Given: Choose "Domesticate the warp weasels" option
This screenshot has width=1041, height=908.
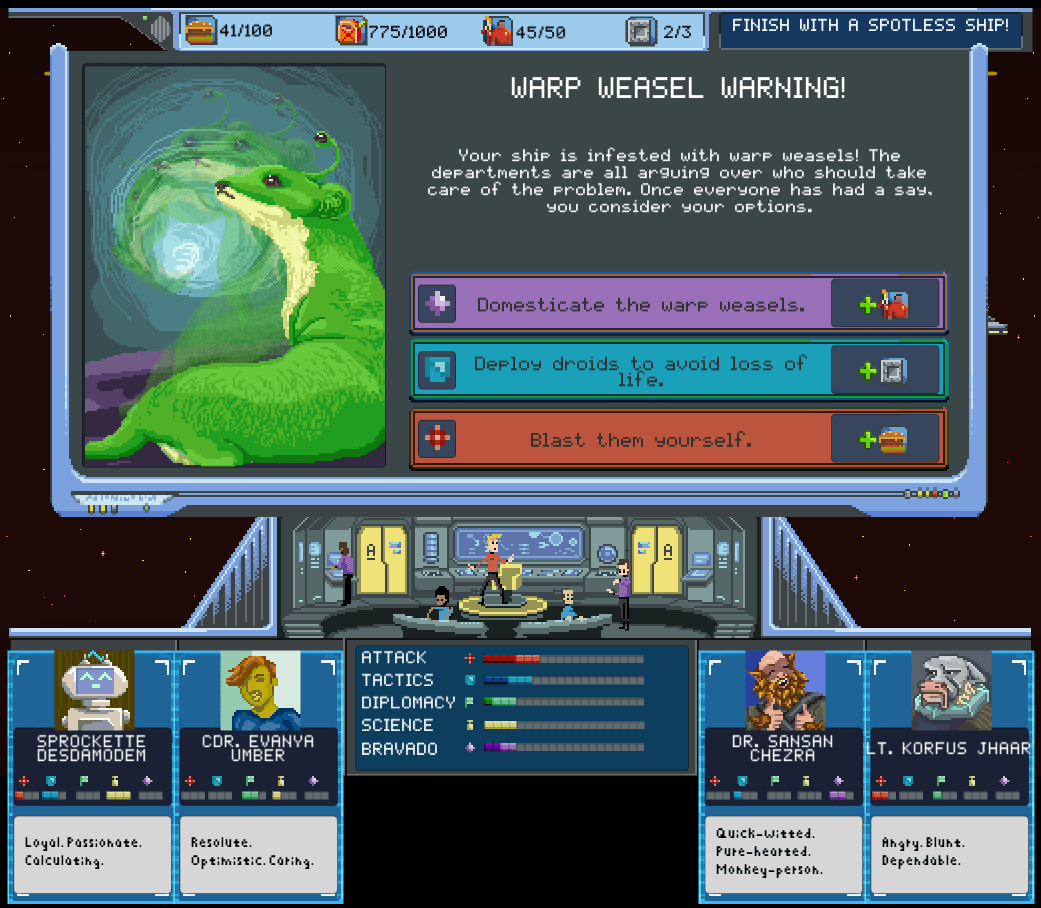Looking at the screenshot, I should pyautogui.click(x=640, y=304).
